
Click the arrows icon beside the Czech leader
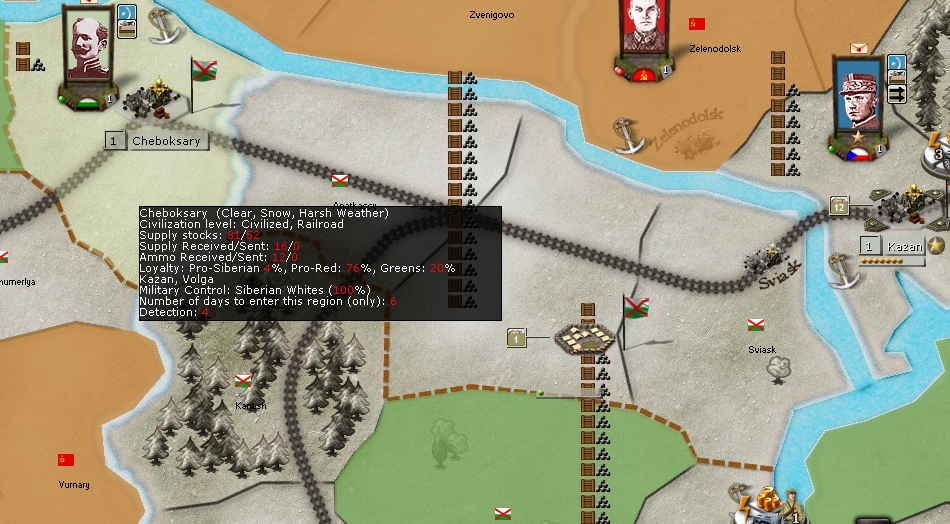click(896, 93)
